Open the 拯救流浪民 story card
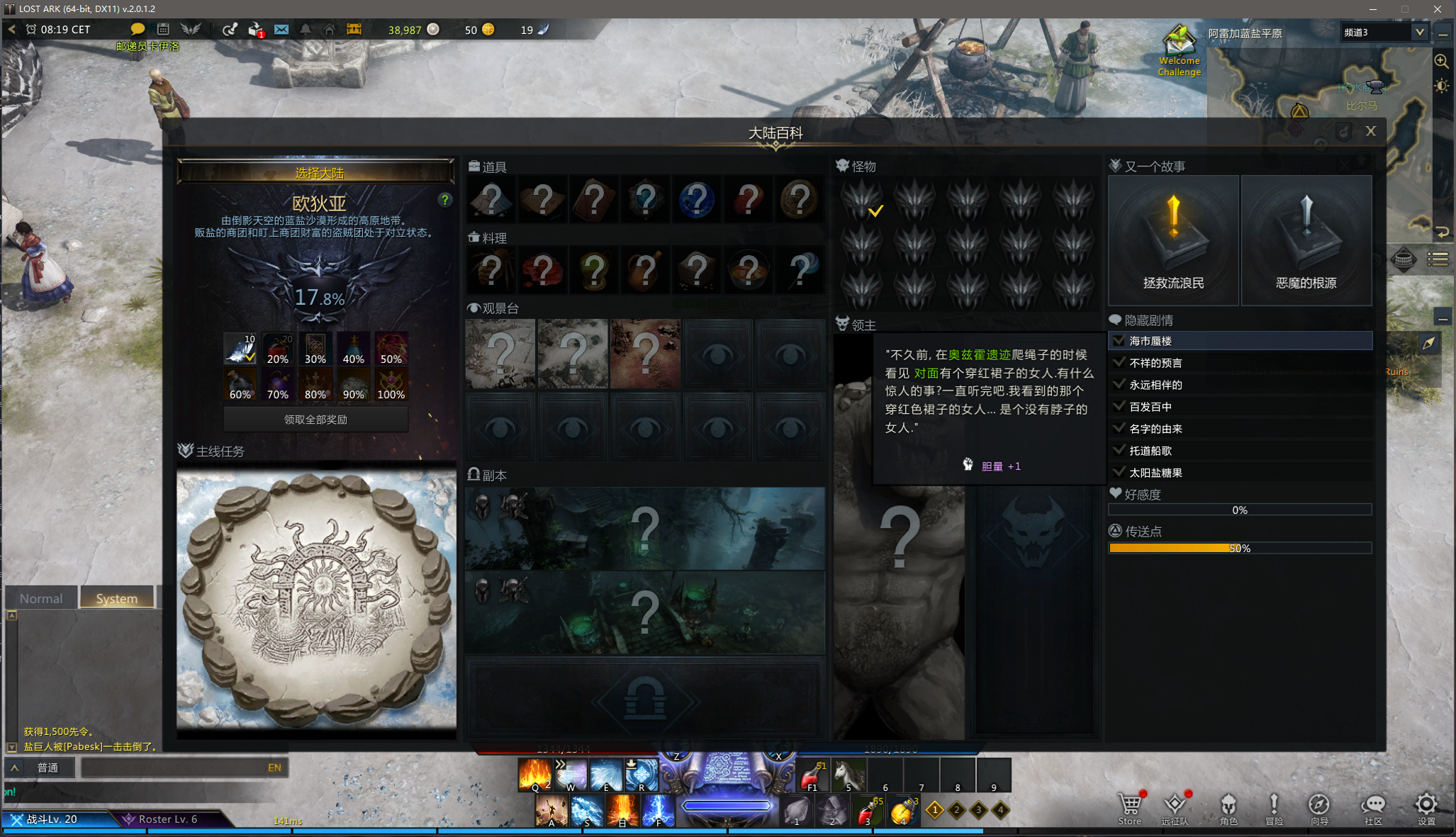This screenshot has height=837, width=1456. click(1173, 241)
